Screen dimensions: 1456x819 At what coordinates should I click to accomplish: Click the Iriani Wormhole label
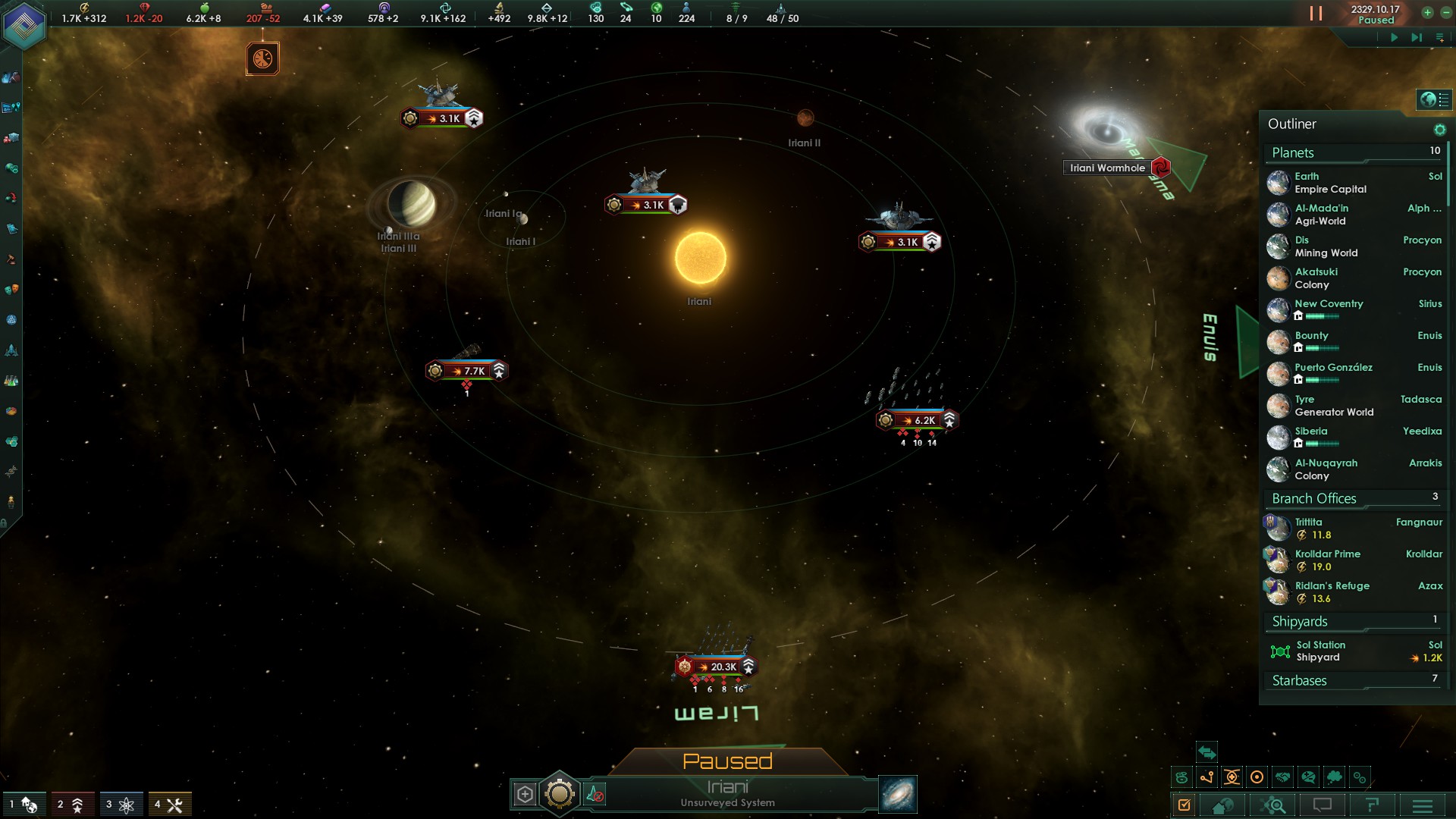pyautogui.click(x=1107, y=168)
